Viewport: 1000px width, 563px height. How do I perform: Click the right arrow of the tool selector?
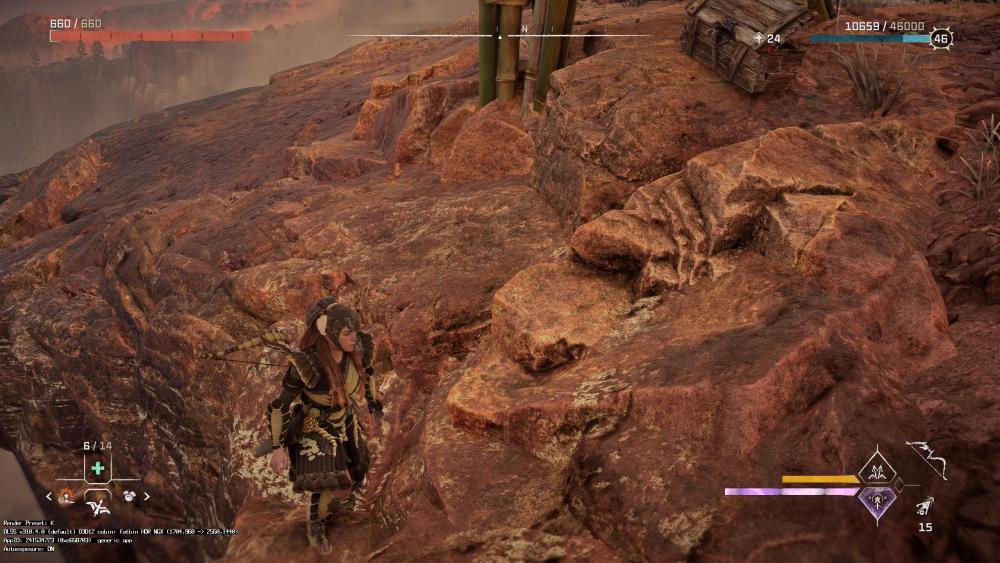(147, 496)
